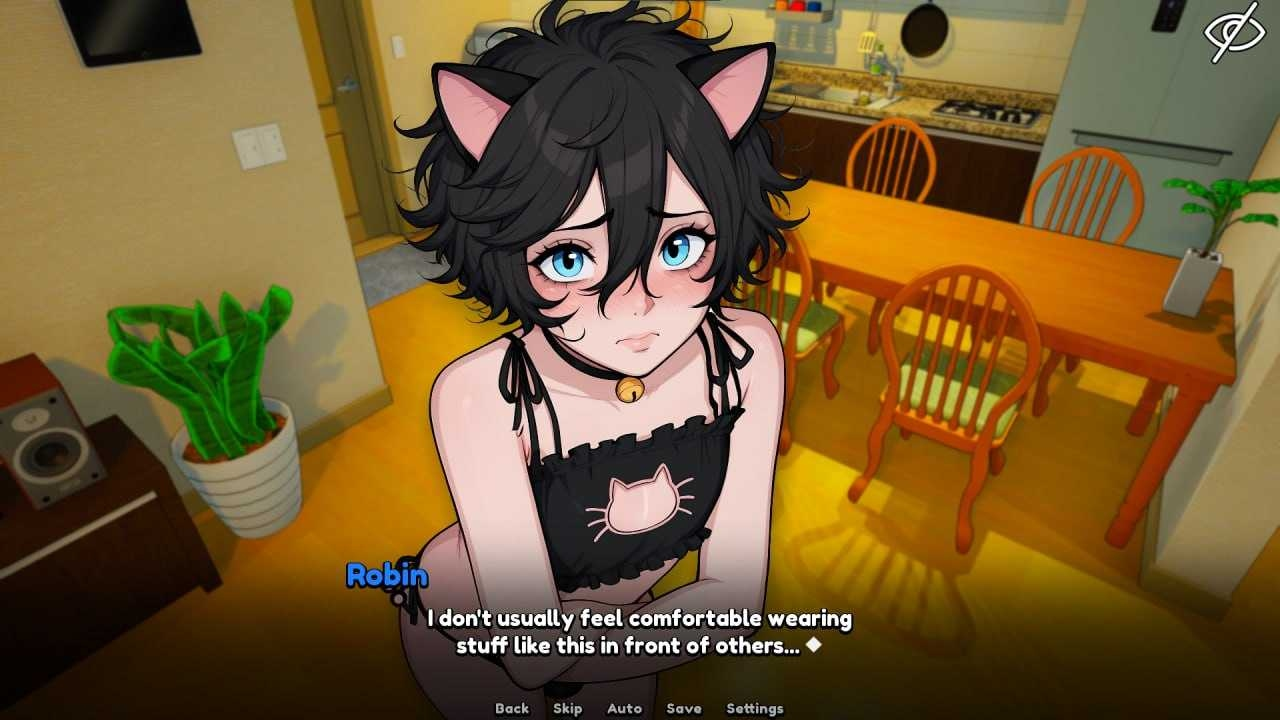This screenshot has width=1280, height=720.
Task: Click Save to store your progress
Action: pos(682,707)
